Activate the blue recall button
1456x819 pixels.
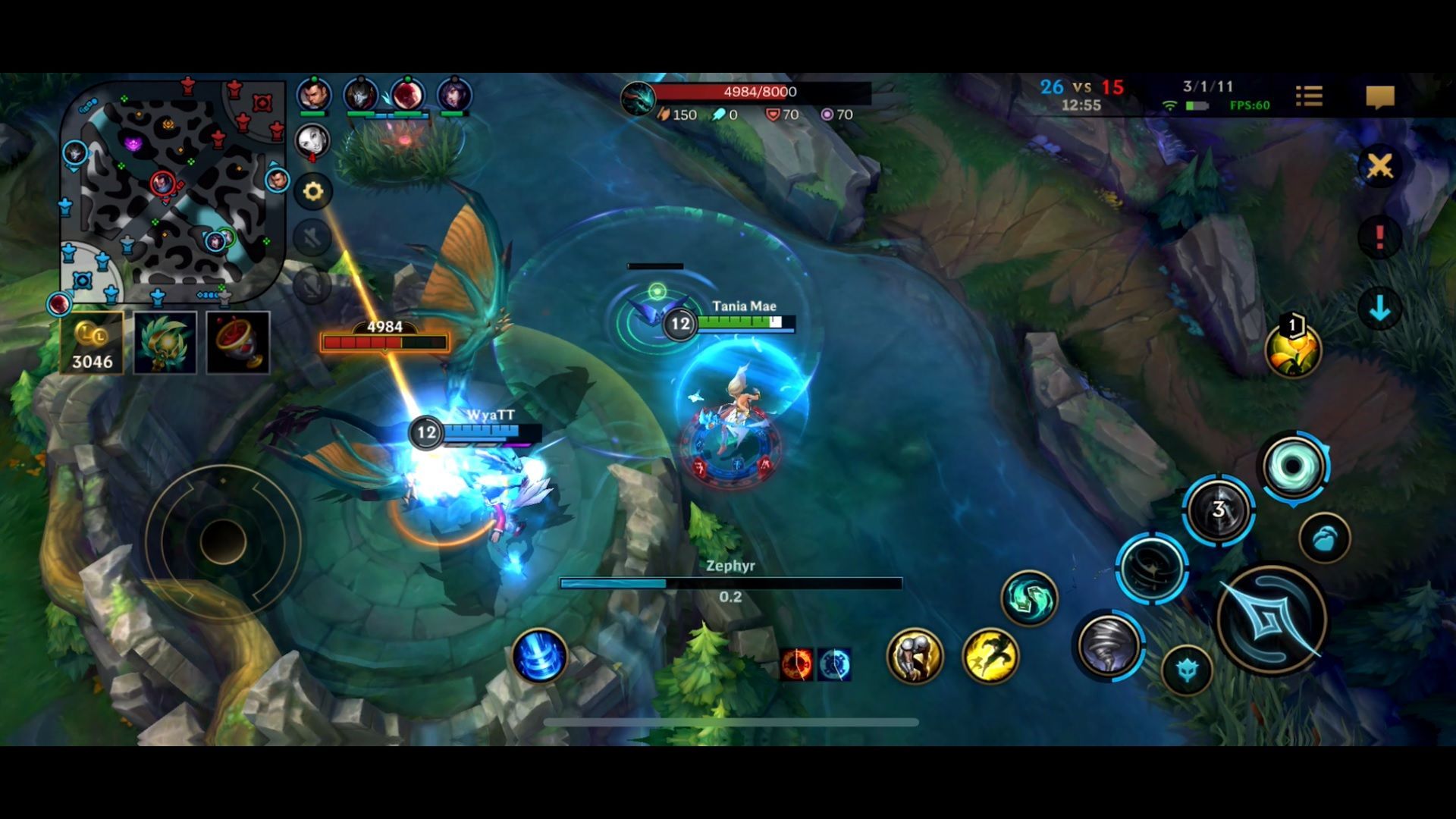pos(539,655)
